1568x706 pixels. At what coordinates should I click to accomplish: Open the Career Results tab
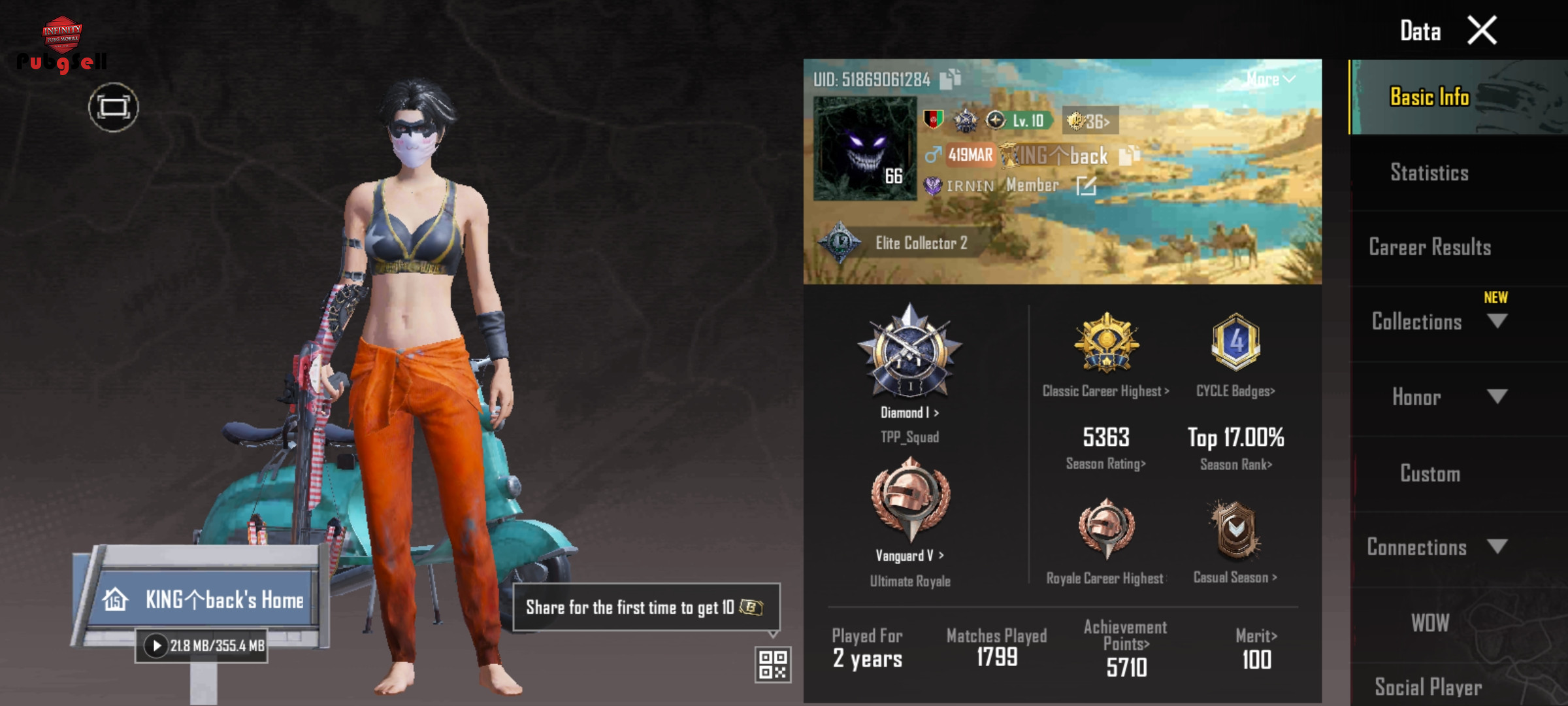[1429, 247]
